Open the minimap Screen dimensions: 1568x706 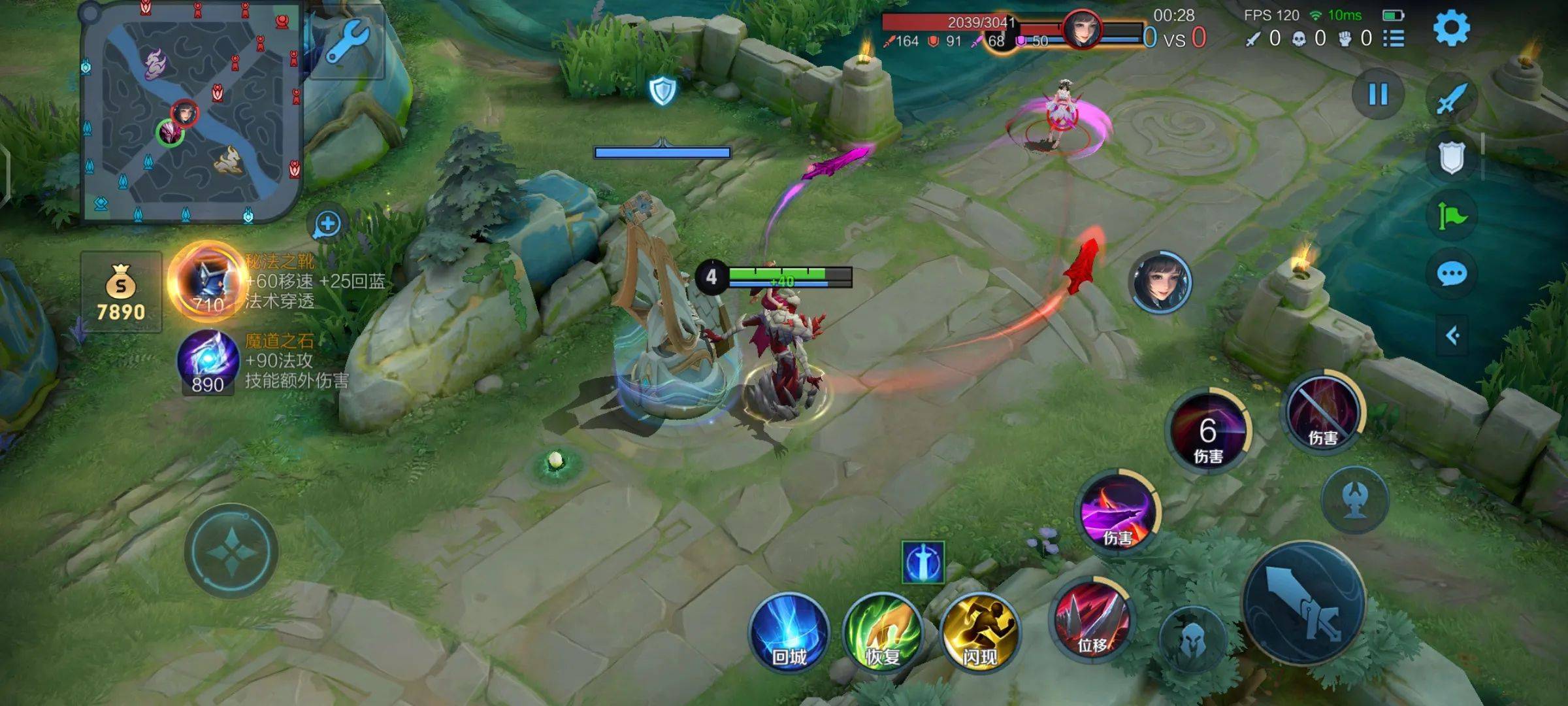pos(190,112)
